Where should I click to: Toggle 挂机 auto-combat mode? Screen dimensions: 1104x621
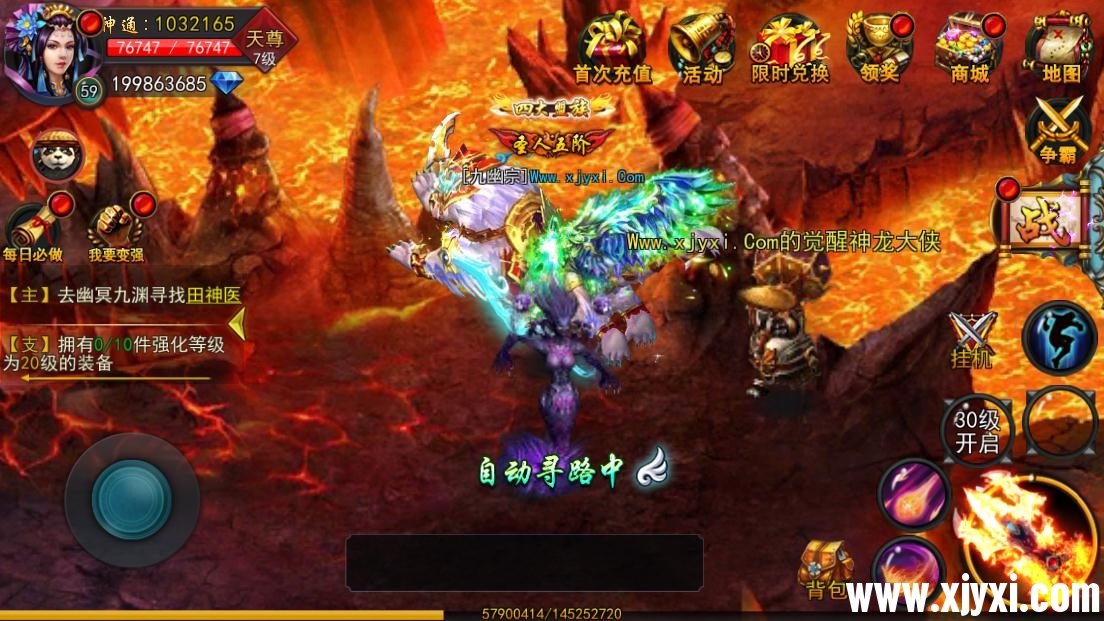(x=972, y=338)
